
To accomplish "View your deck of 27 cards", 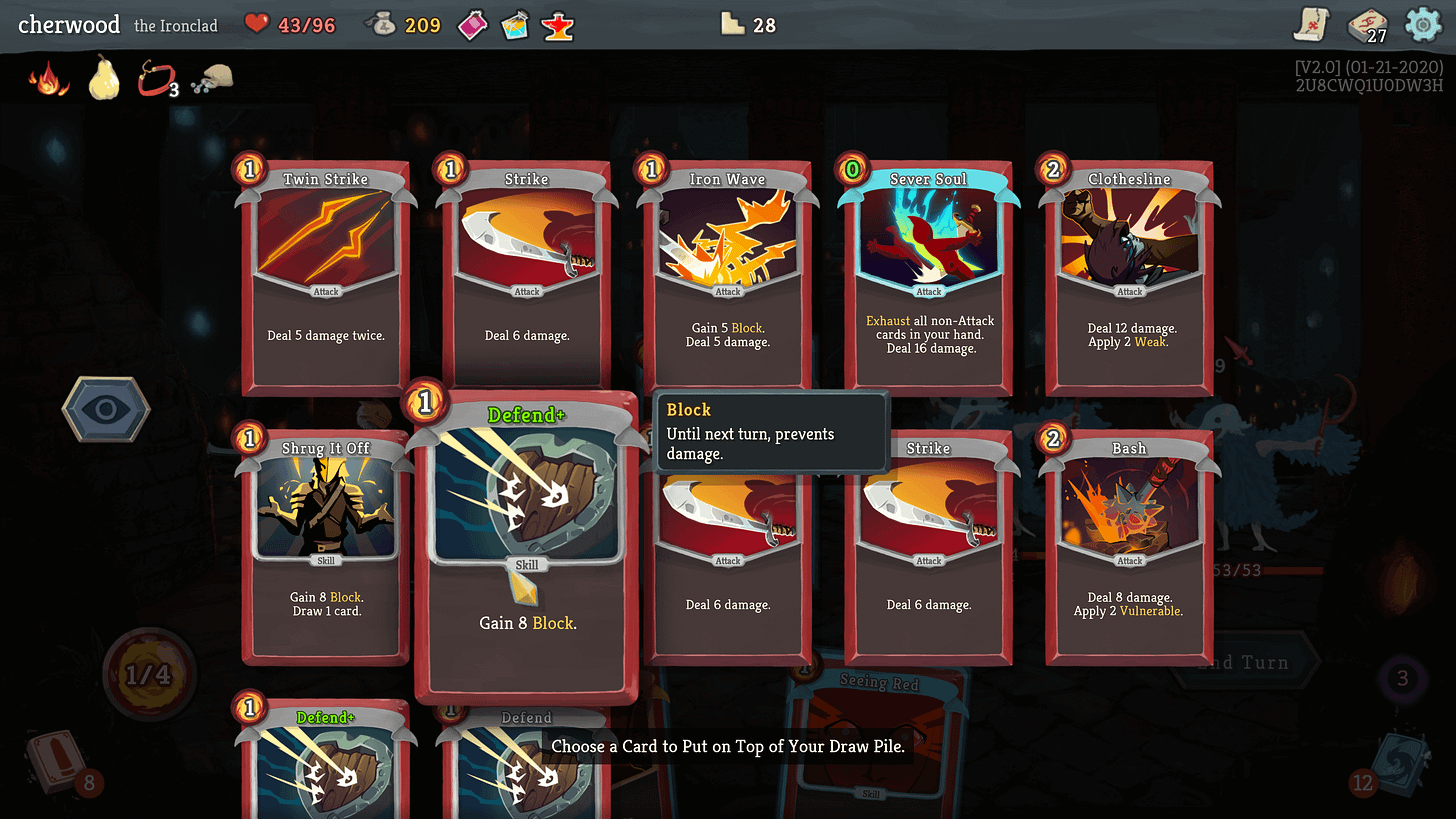I will tap(1366, 25).
